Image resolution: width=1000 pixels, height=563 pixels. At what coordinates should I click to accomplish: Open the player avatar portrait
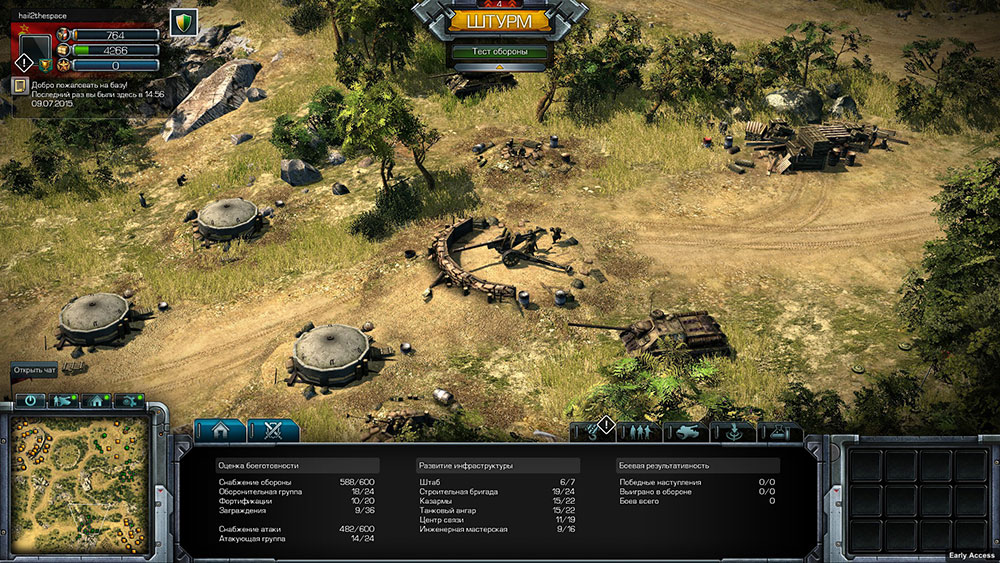click(34, 46)
